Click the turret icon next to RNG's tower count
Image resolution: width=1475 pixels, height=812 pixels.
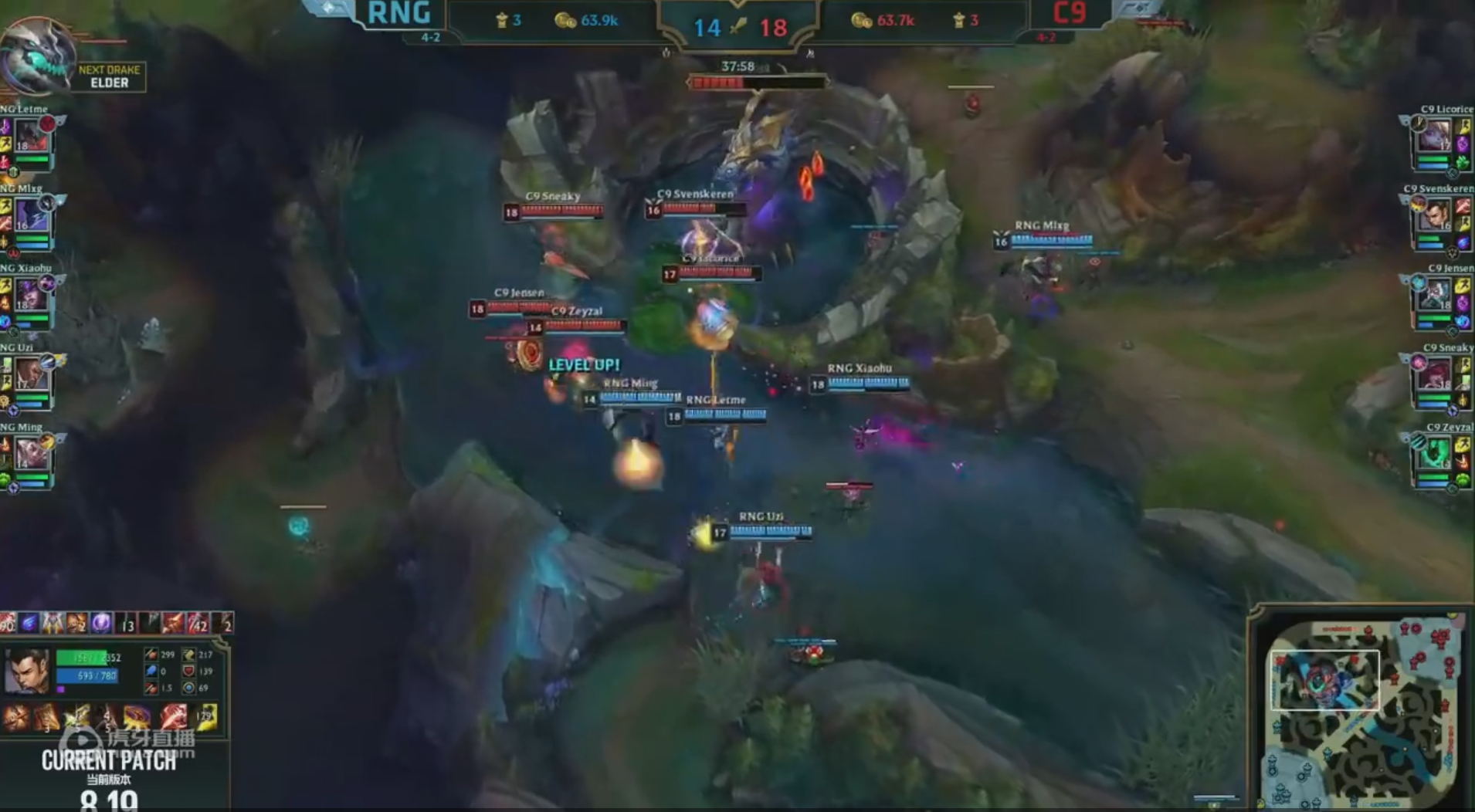[504, 22]
